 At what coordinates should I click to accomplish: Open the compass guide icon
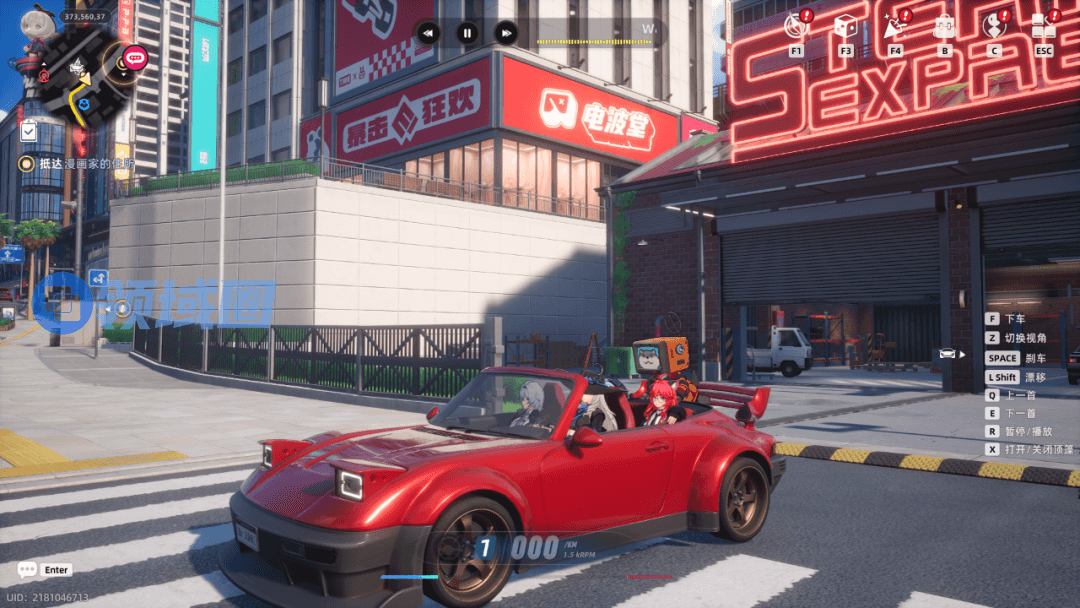click(797, 26)
